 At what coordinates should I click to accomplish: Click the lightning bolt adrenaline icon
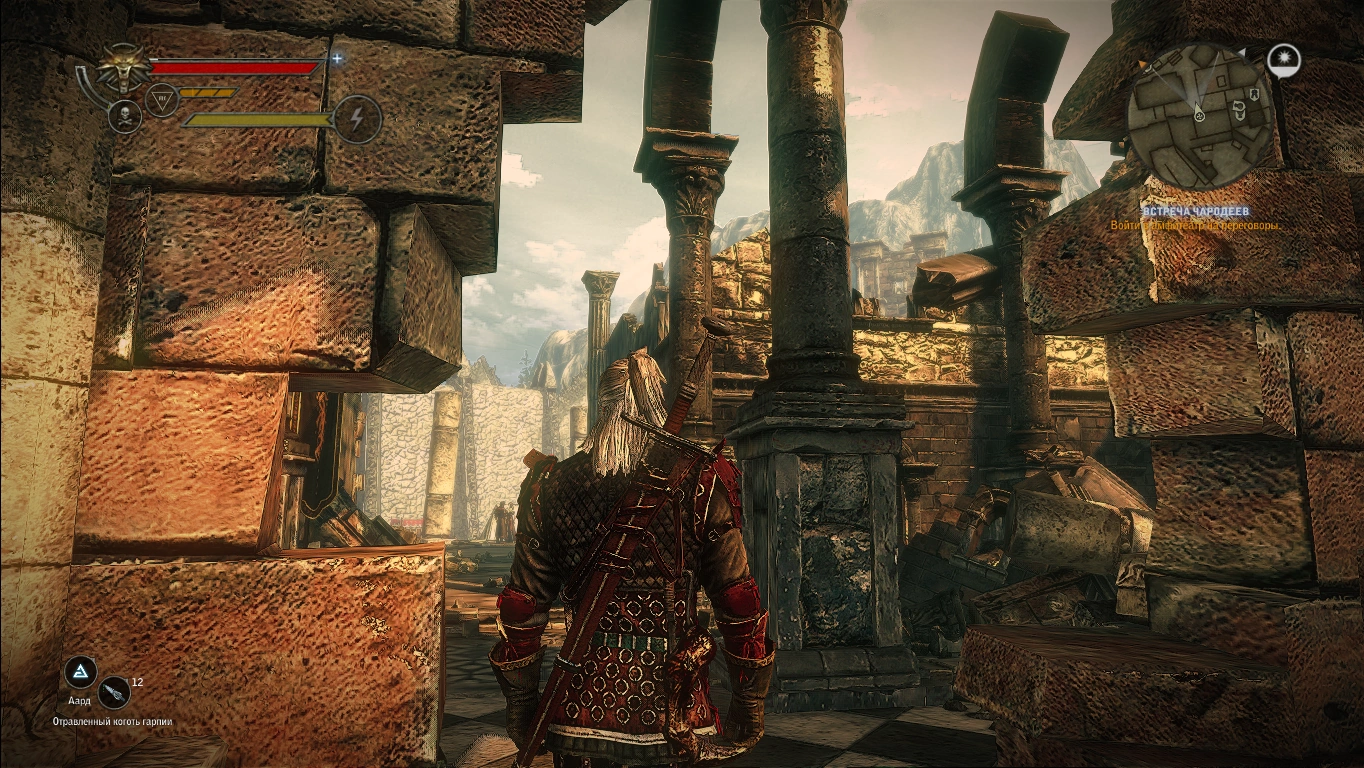coord(357,119)
